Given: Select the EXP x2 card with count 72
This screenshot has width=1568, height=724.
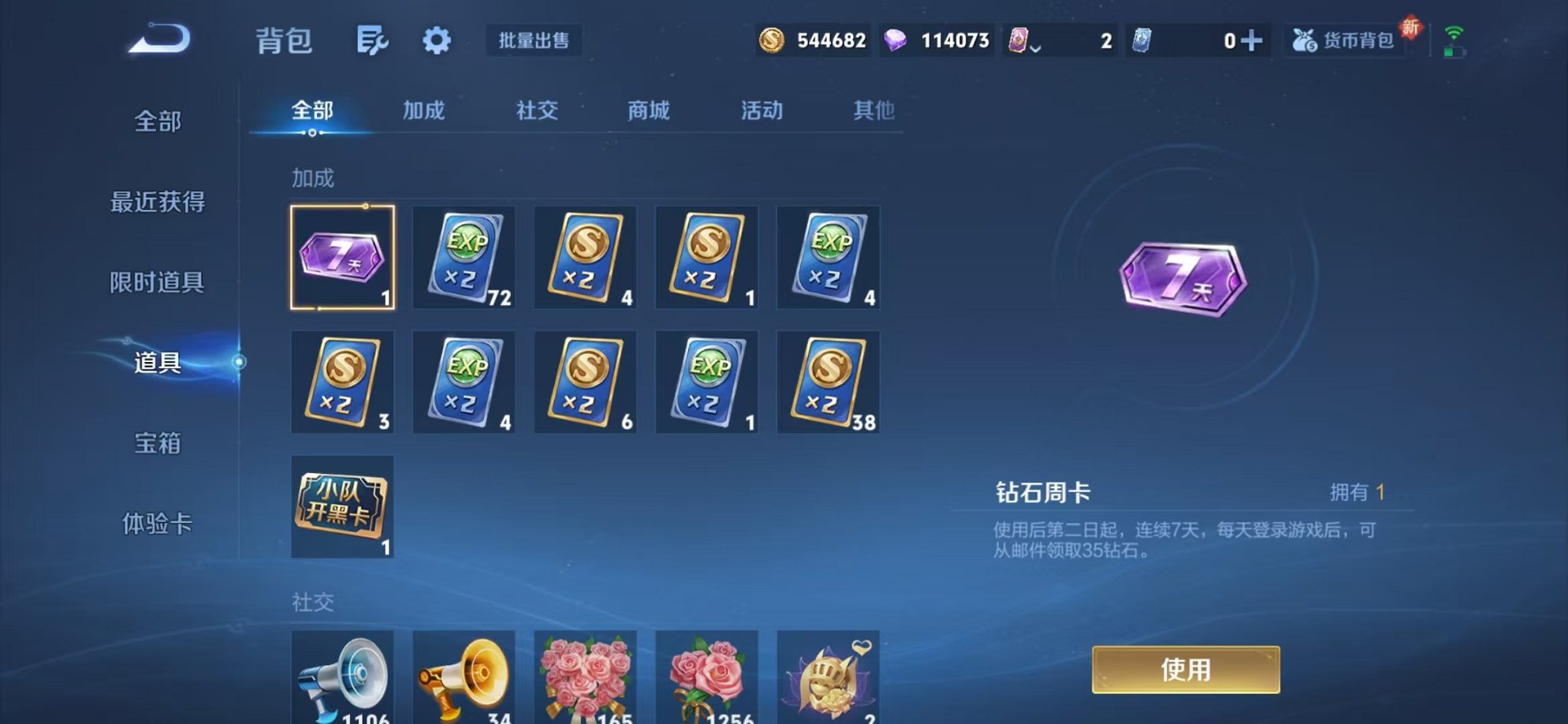Looking at the screenshot, I should click(464, 258).
